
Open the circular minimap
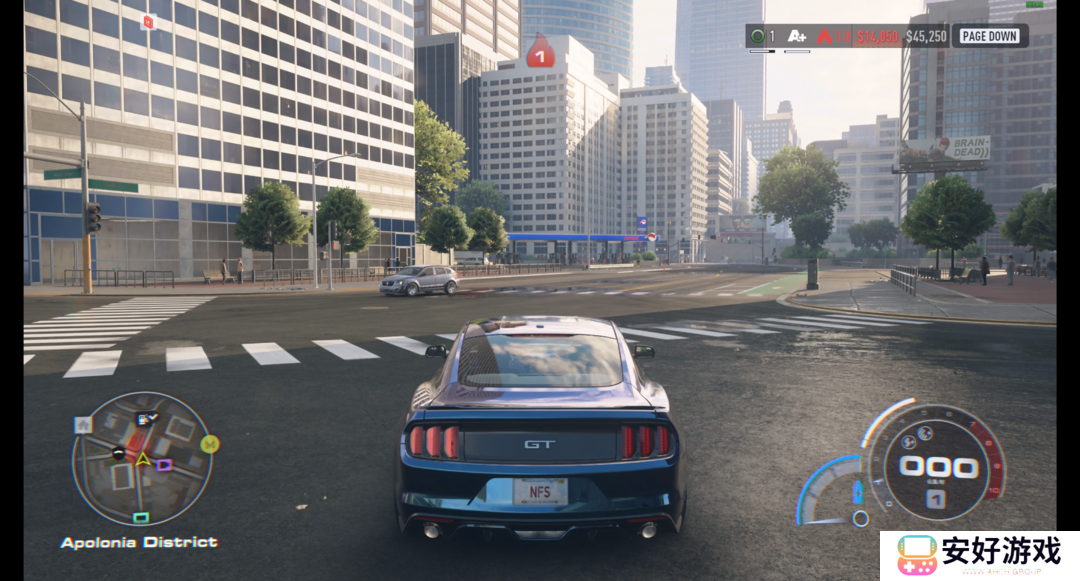142,459
